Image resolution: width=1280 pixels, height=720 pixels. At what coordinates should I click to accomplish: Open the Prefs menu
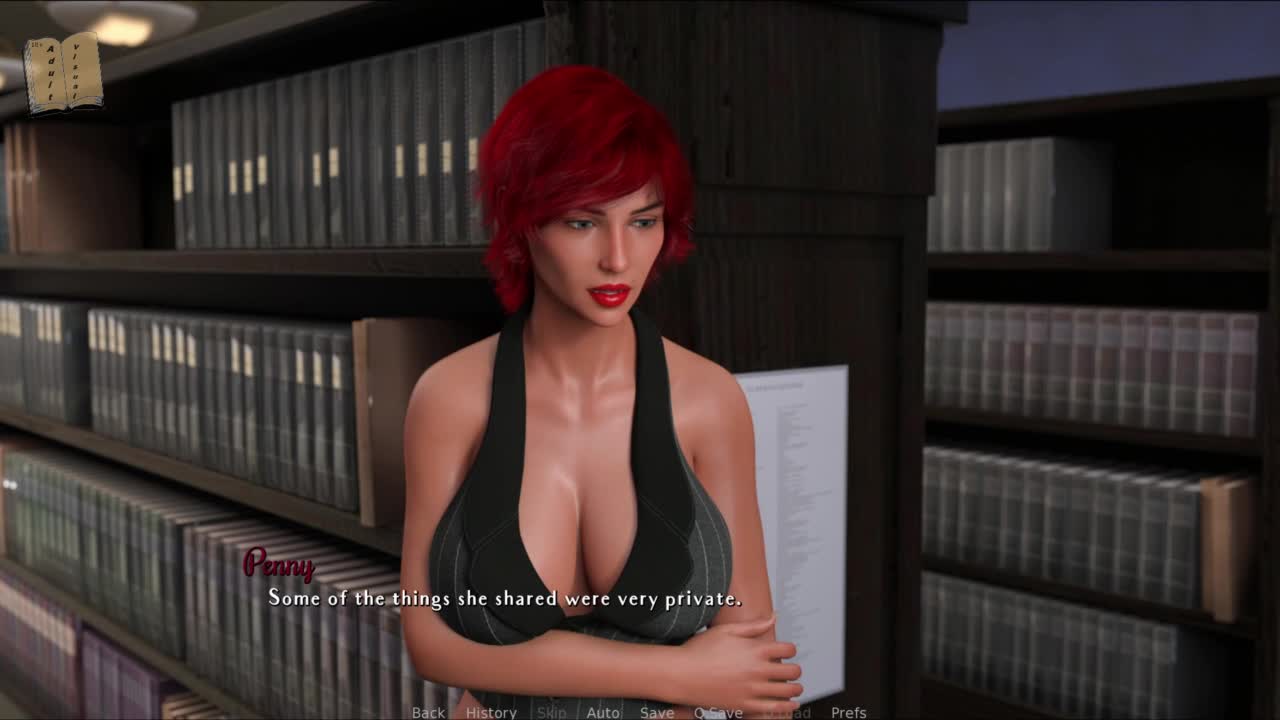click(x=849, y=712)
